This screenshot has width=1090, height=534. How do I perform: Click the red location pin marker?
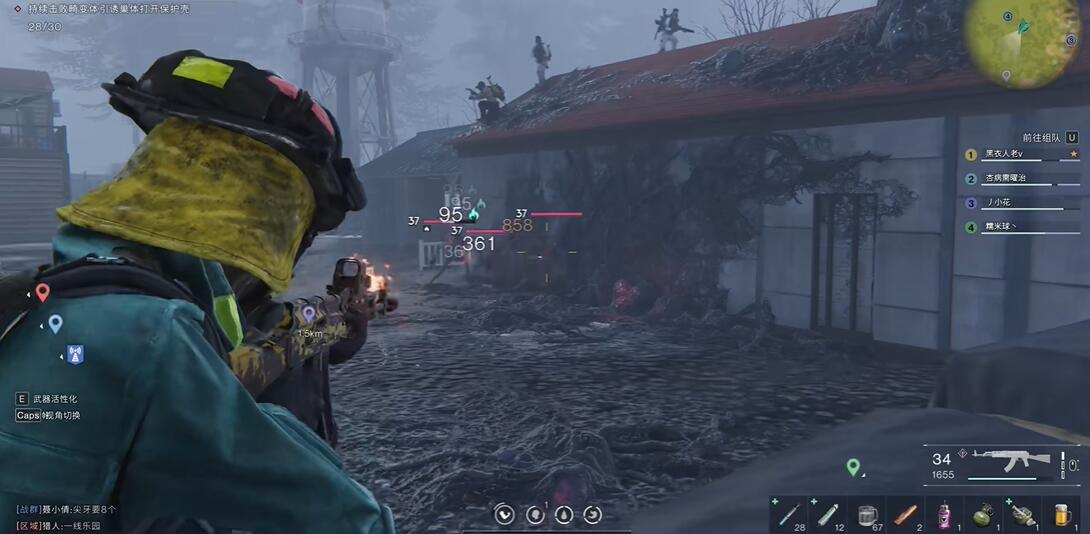(42, 292)
